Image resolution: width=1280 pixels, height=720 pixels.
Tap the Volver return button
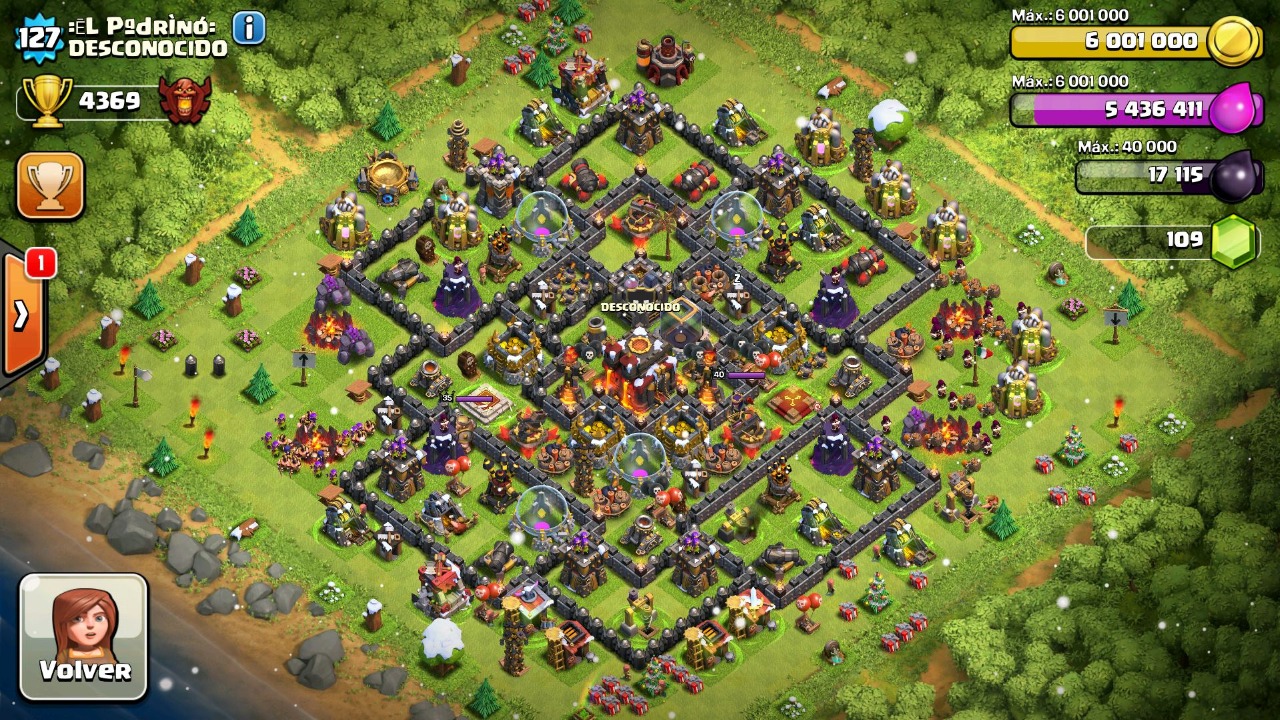(84, 636)
